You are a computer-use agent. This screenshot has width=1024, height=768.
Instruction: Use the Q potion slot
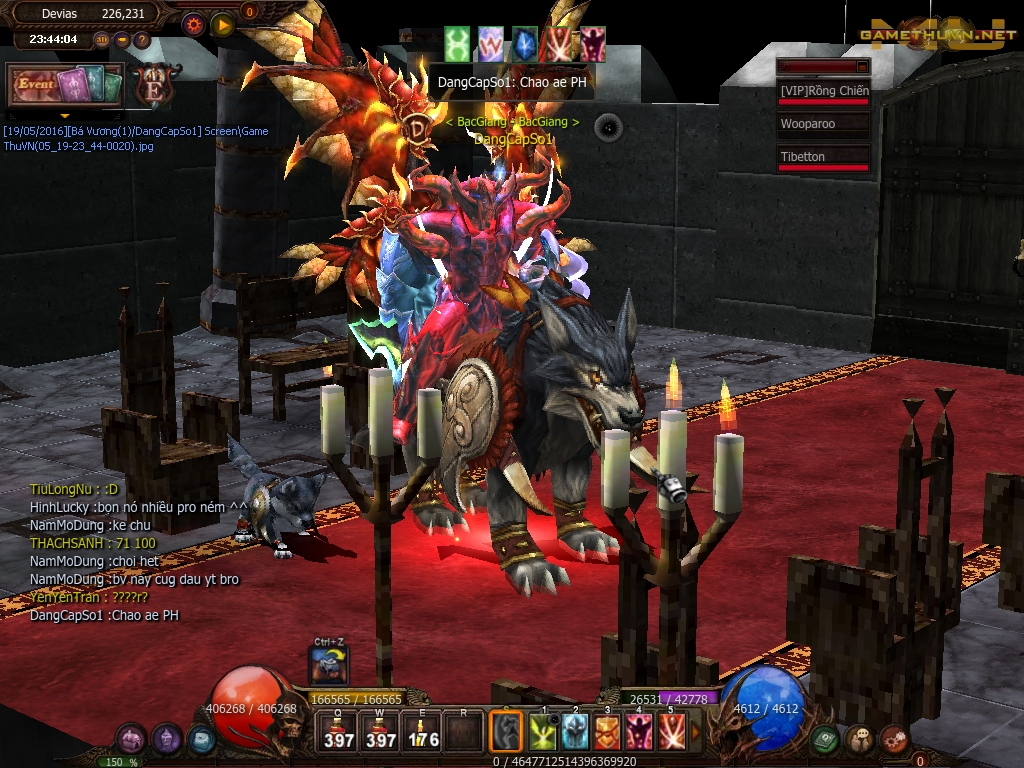pyautogui.click(x=339, y=731)
